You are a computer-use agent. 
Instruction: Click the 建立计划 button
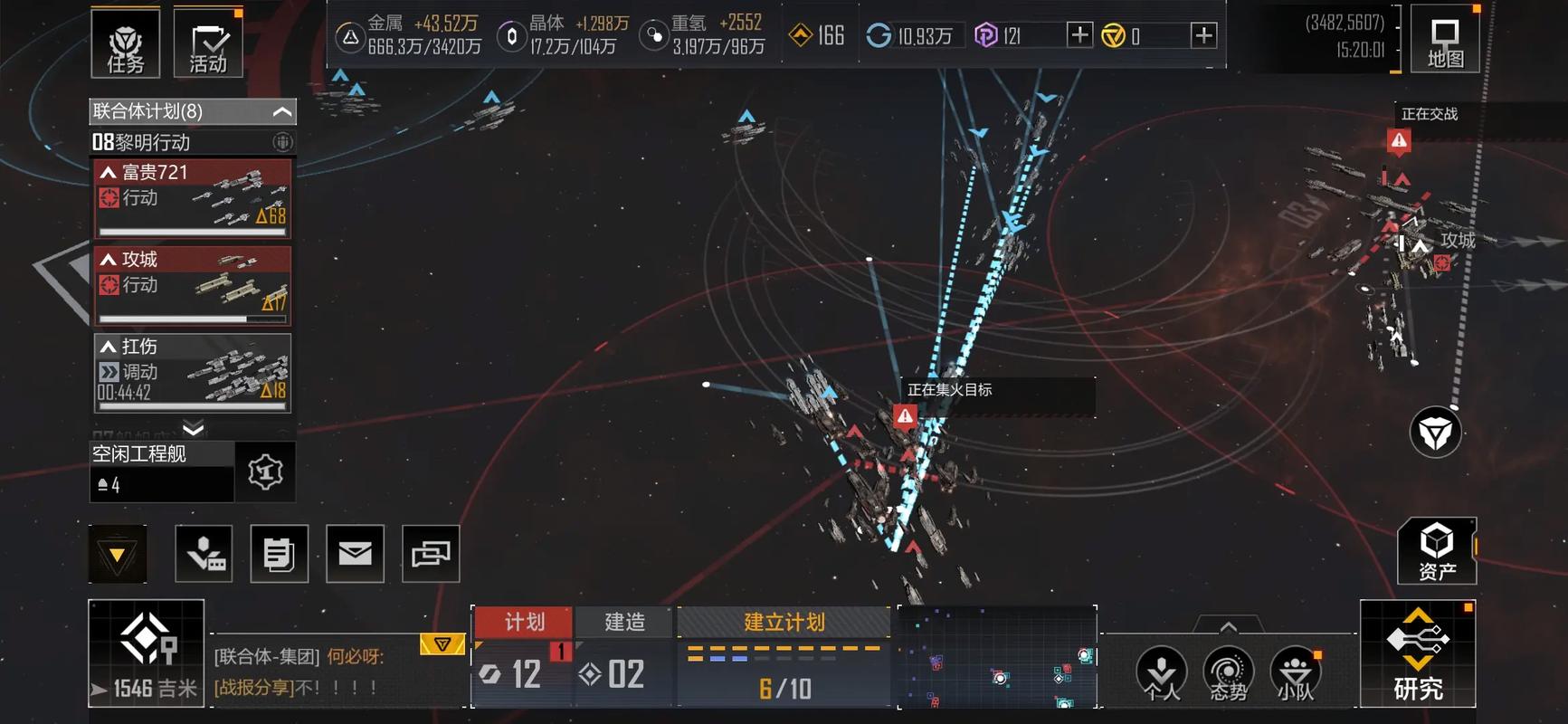click(x=784, y=622)
